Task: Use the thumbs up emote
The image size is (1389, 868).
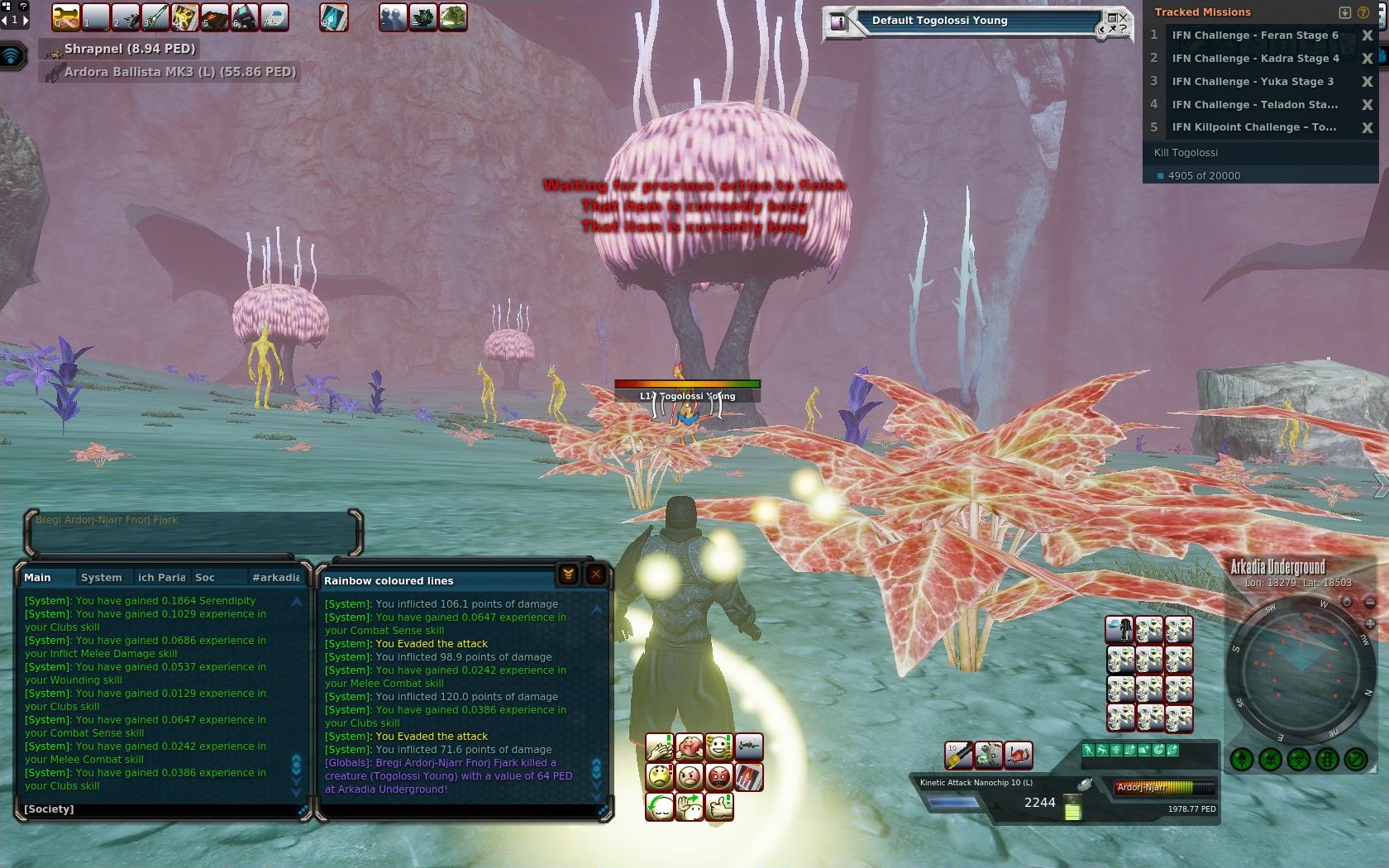Action: pyautogui.click(x=719, y=806)
